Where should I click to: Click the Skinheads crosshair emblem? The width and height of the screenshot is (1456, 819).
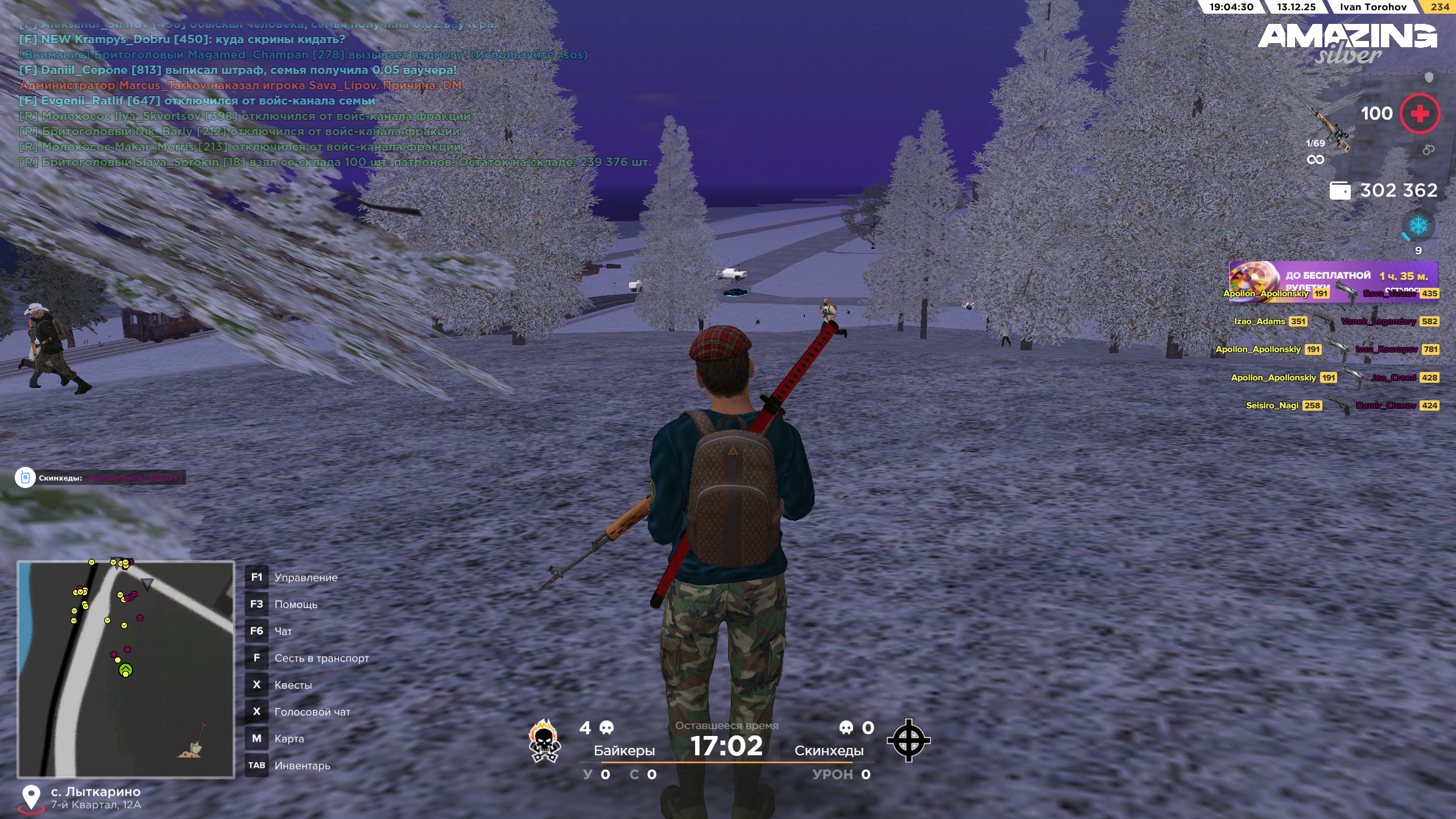(x=908, y=740)
